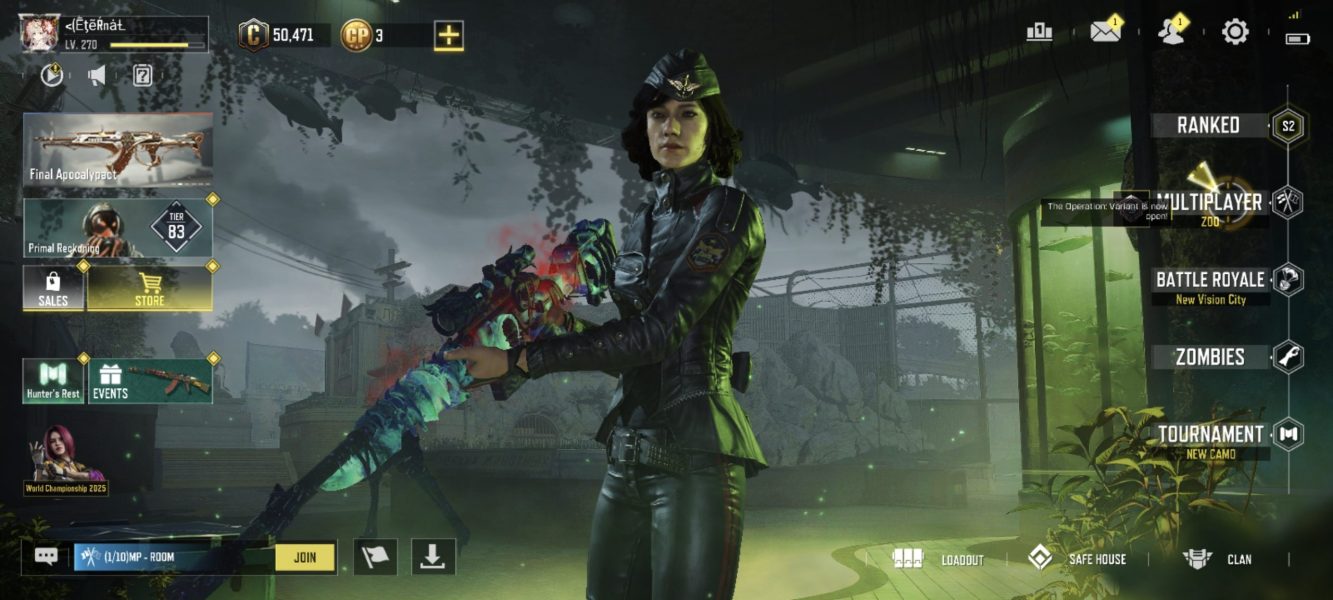Open the SALES shop

click(x=54, y=288)
